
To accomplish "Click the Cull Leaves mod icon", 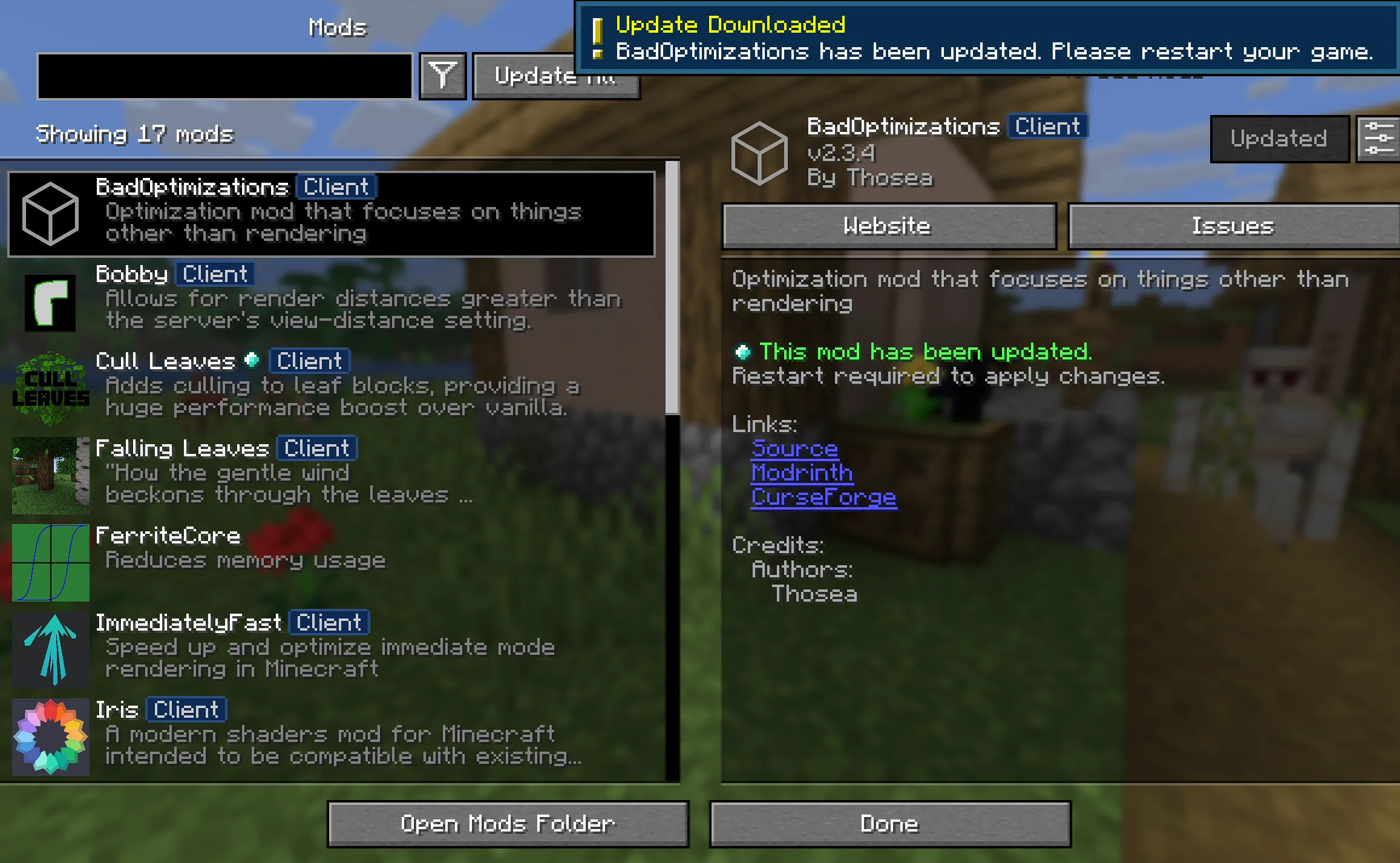I will [x=50, y=387].
